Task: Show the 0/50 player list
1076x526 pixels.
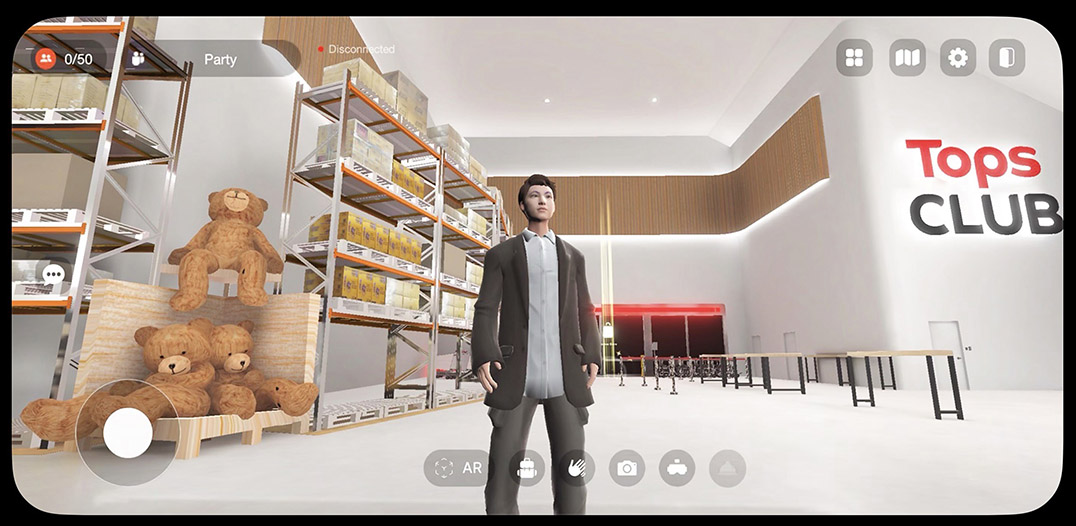Action: (65, 59)
